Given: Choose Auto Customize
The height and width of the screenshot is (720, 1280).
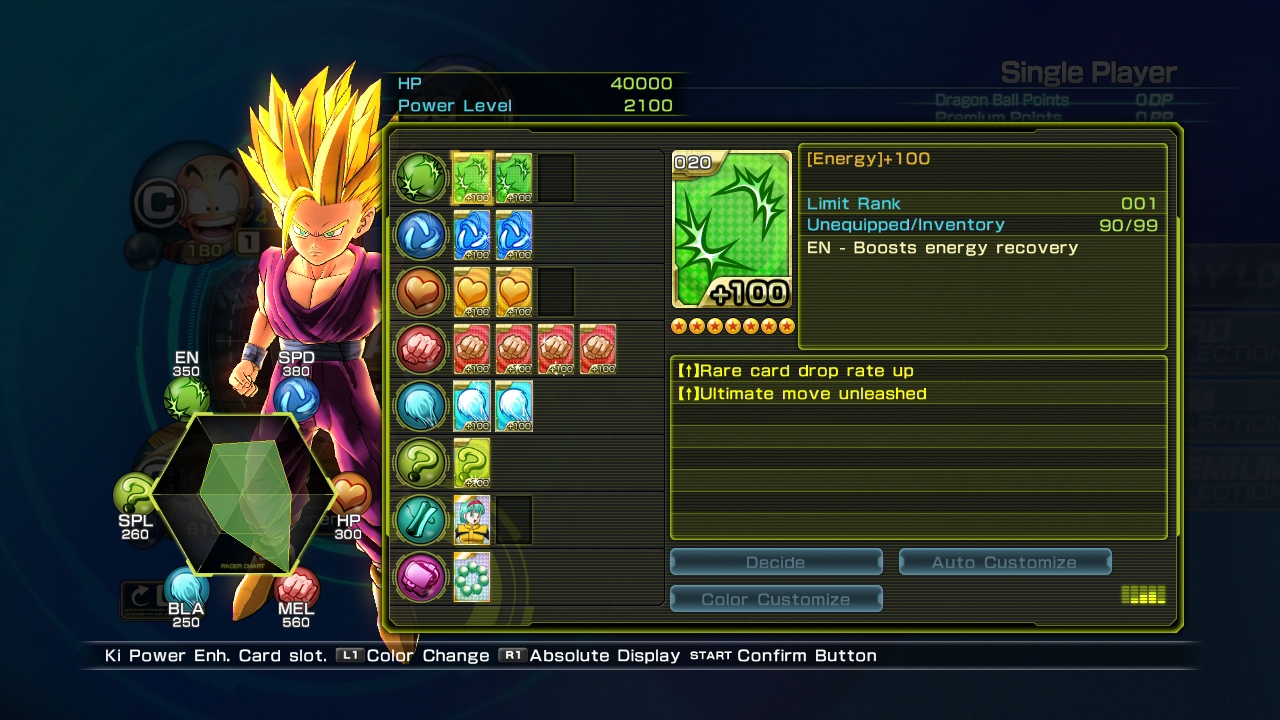Looking at the screenshot, I should click(x=1005, y=562).
